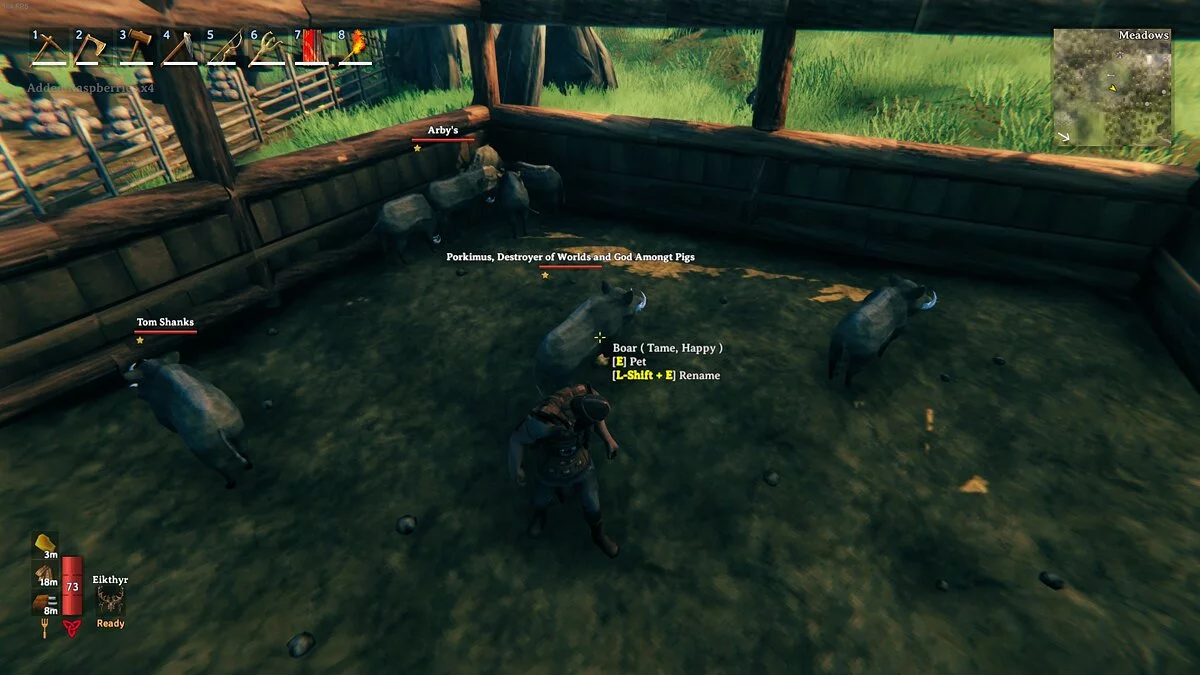The image size is (1200, 675).
Task: Open the Meadows minimap
Action: [x=1111, y=88]
